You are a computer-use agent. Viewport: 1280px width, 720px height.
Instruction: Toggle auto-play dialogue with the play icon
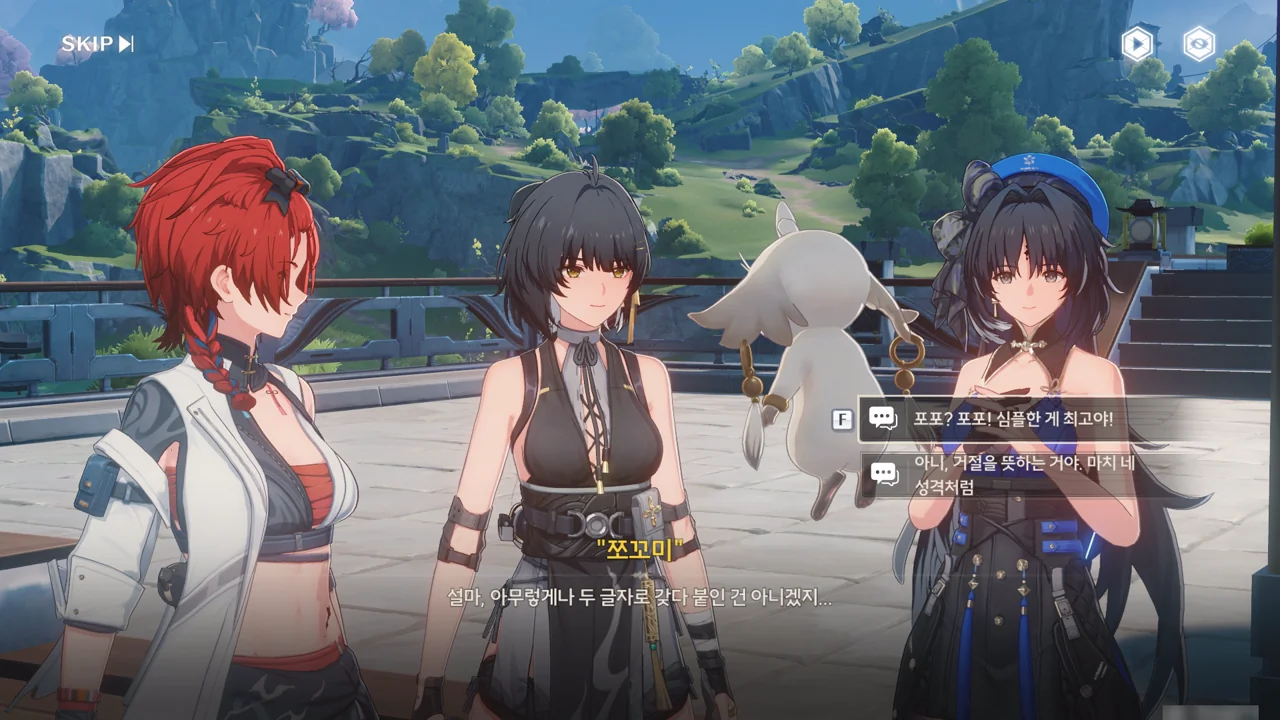click(1137, 44)
